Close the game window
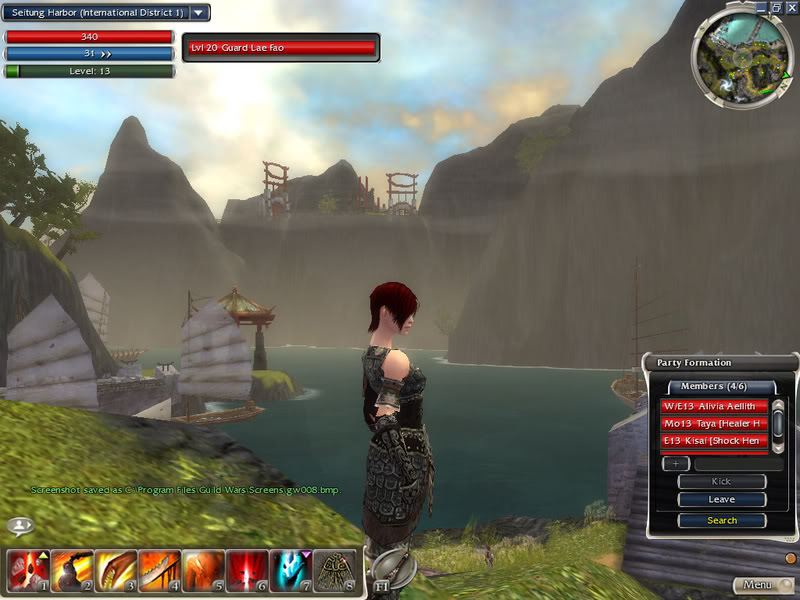Screen dimensions: 800x600 coord(790,7)
